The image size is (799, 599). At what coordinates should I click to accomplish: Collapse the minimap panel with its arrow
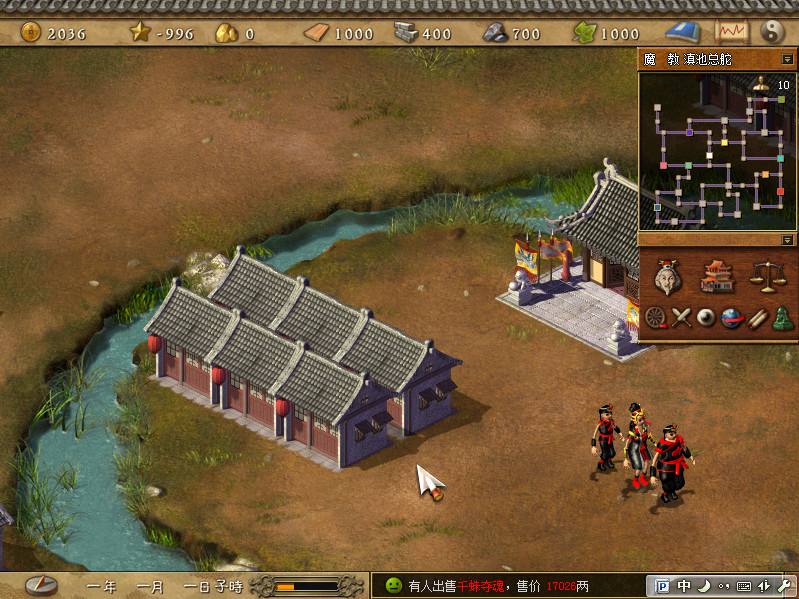point(787,59)
